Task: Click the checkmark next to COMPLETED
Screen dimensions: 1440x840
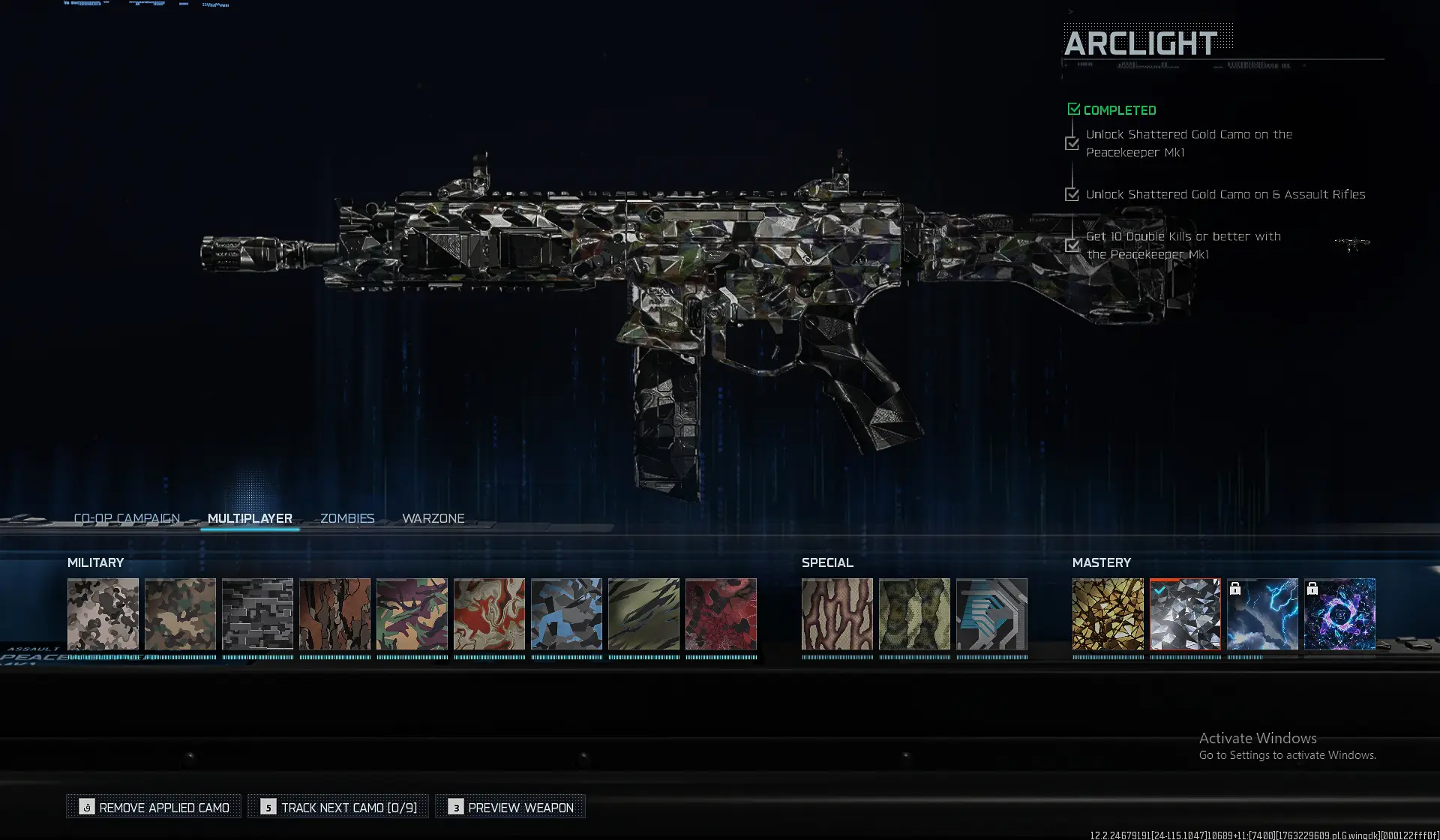Action: pyautogui.click(x=1073, y=108)
